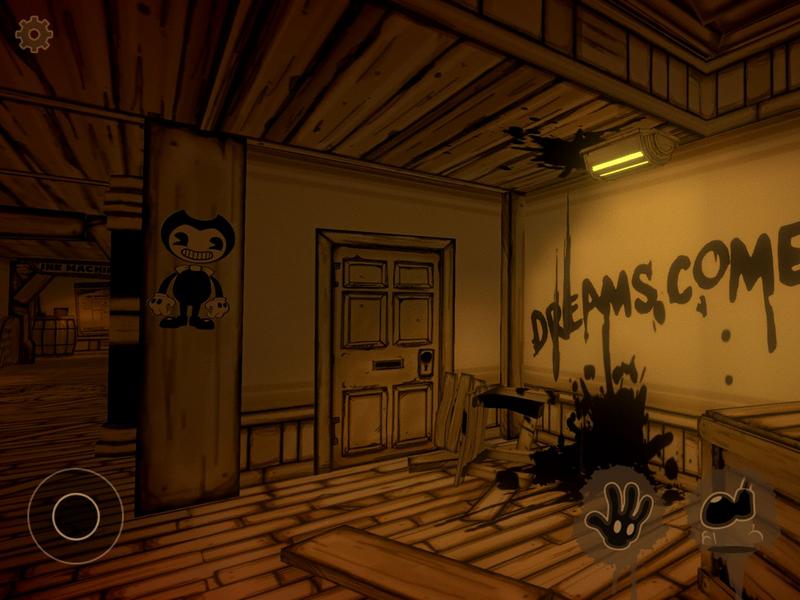This screenshot has width=800, height=600.
Task: Open the gear settings menu
Action: tap(34, 34)
